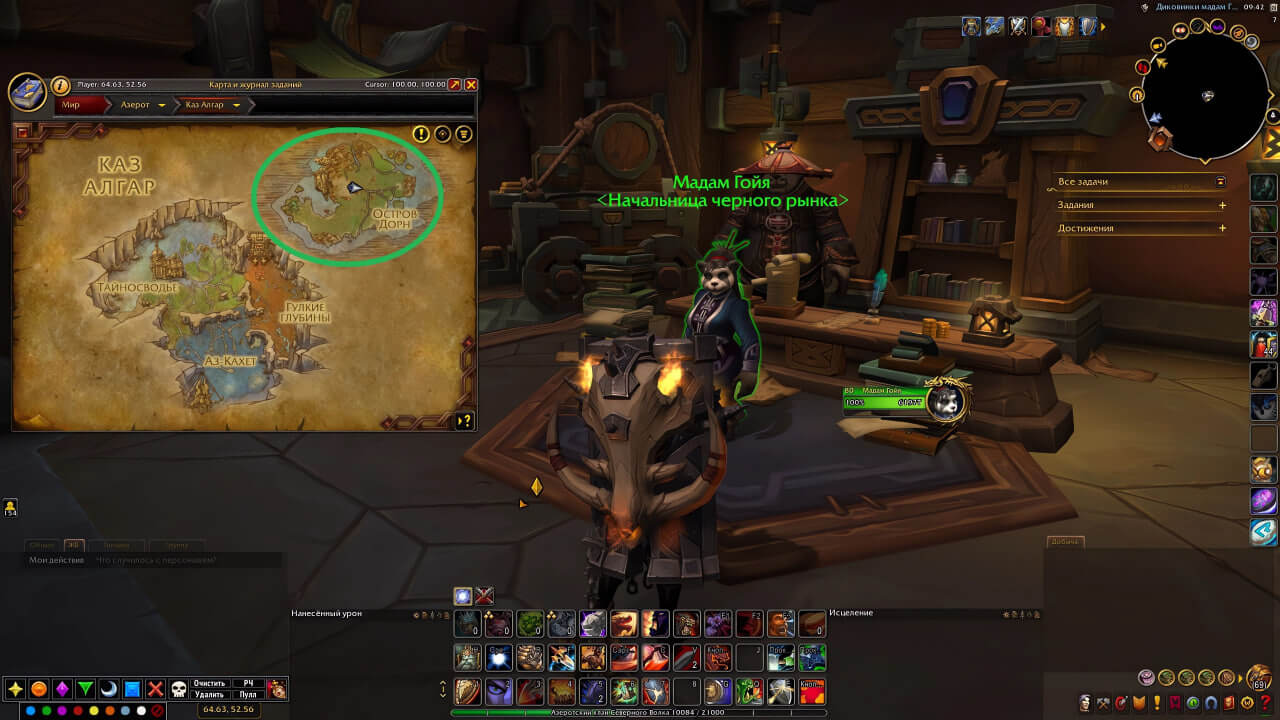1280x720 pixels.
Task: Target Мадам Гойя unit frame portrait
Action: pos(945,401)
